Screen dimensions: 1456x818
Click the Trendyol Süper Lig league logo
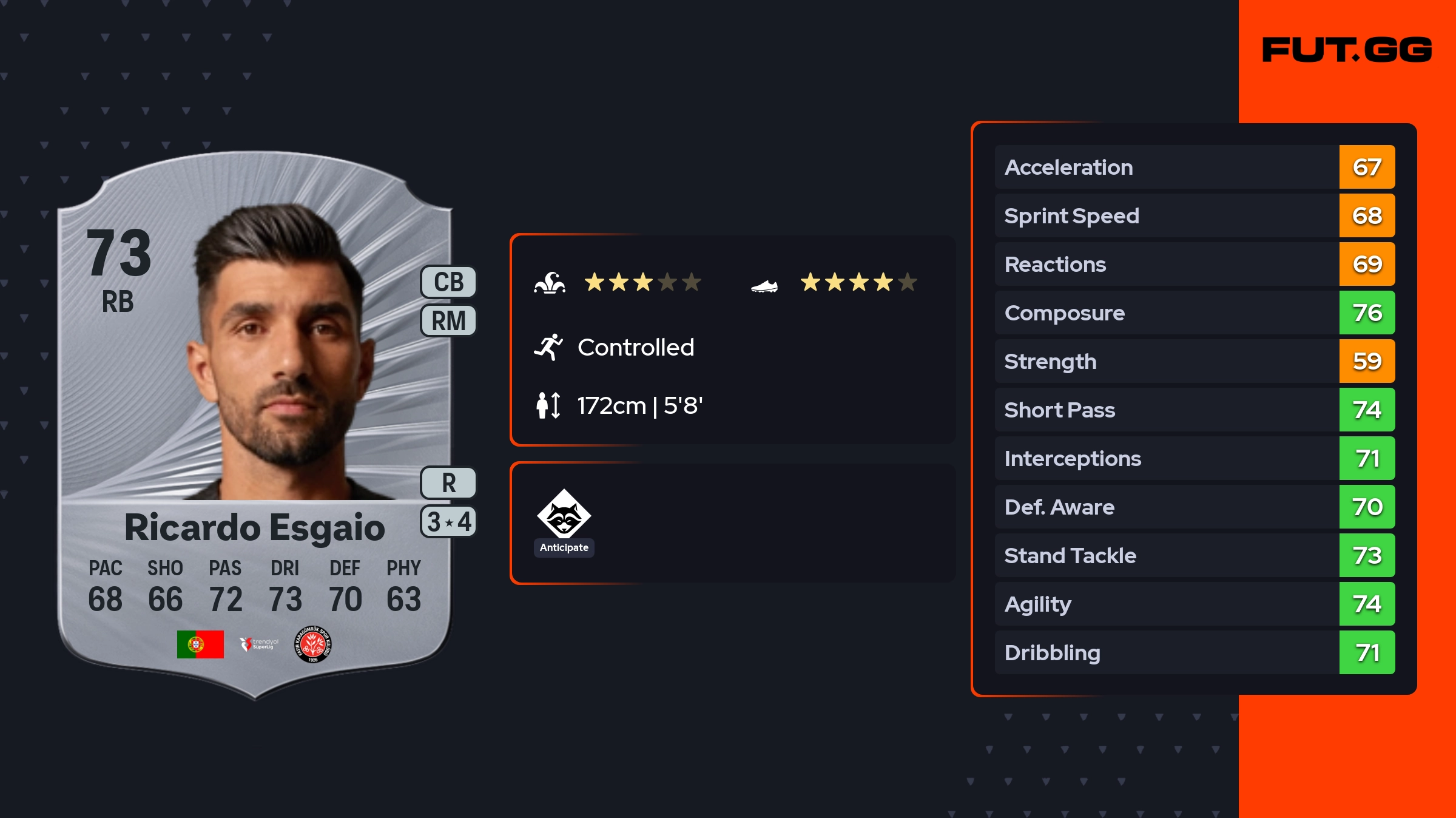[259, 644]
